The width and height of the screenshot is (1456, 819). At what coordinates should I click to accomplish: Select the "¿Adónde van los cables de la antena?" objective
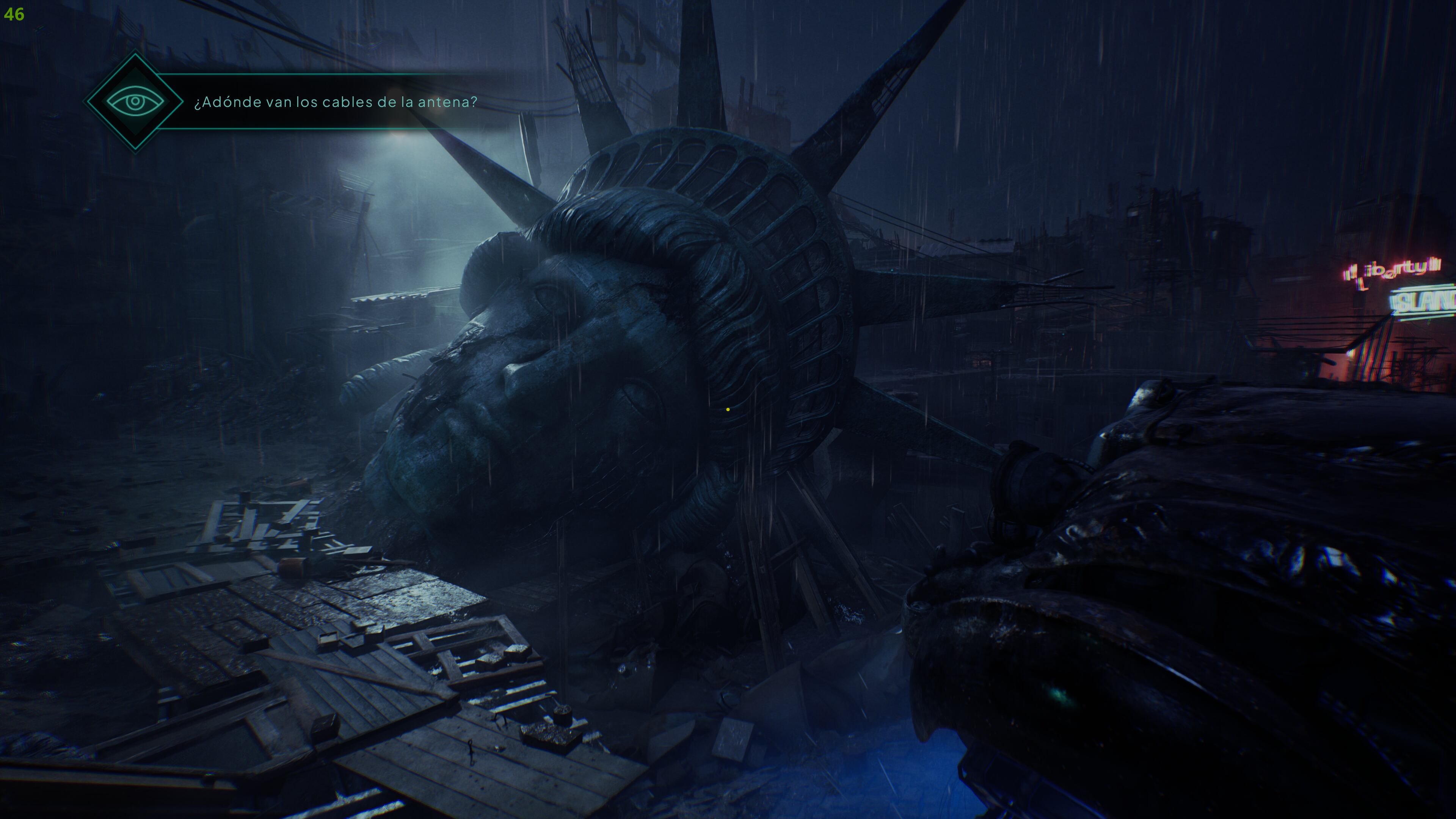pyautogui.click(x=336, y=102)
